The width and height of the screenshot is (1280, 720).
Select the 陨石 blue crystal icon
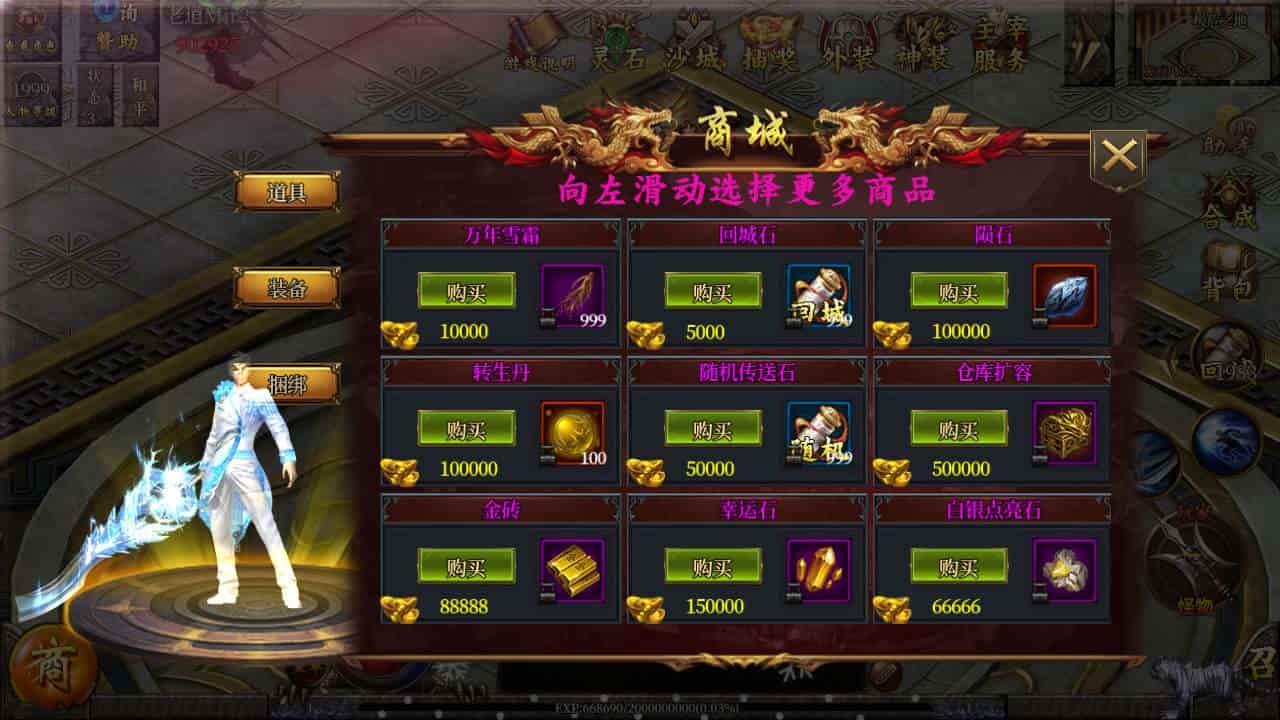pos(1064,296)
